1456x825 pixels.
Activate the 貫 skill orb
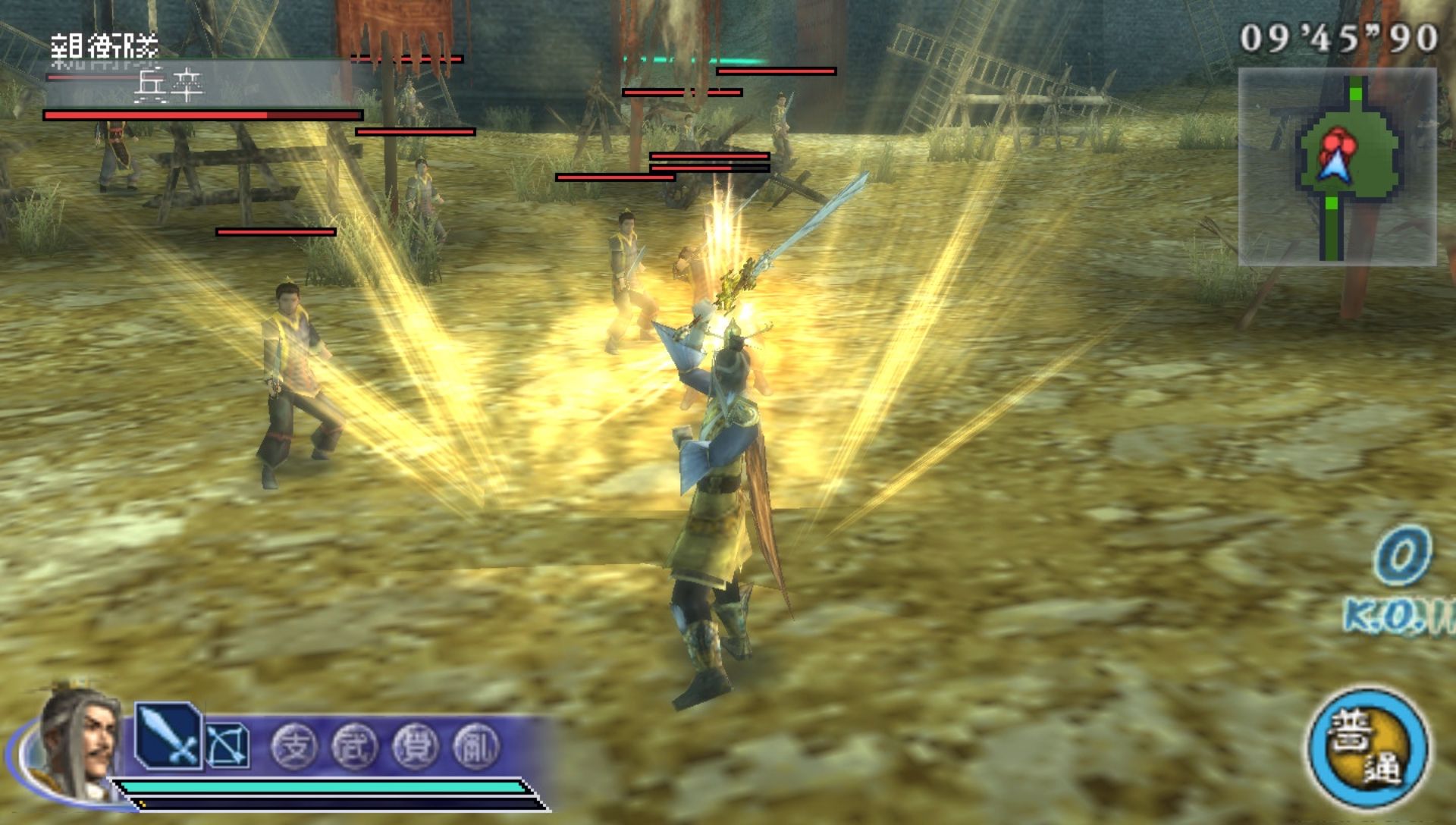click(x=415, y=746)
